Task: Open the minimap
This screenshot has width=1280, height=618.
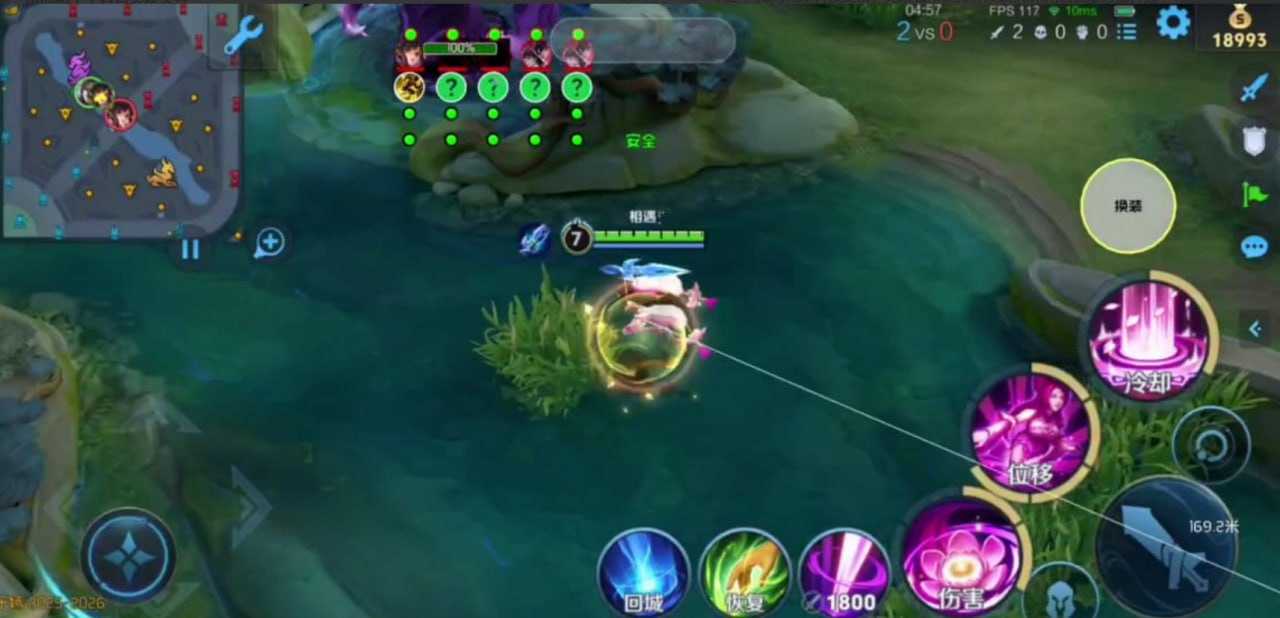Action: [120, 120]
